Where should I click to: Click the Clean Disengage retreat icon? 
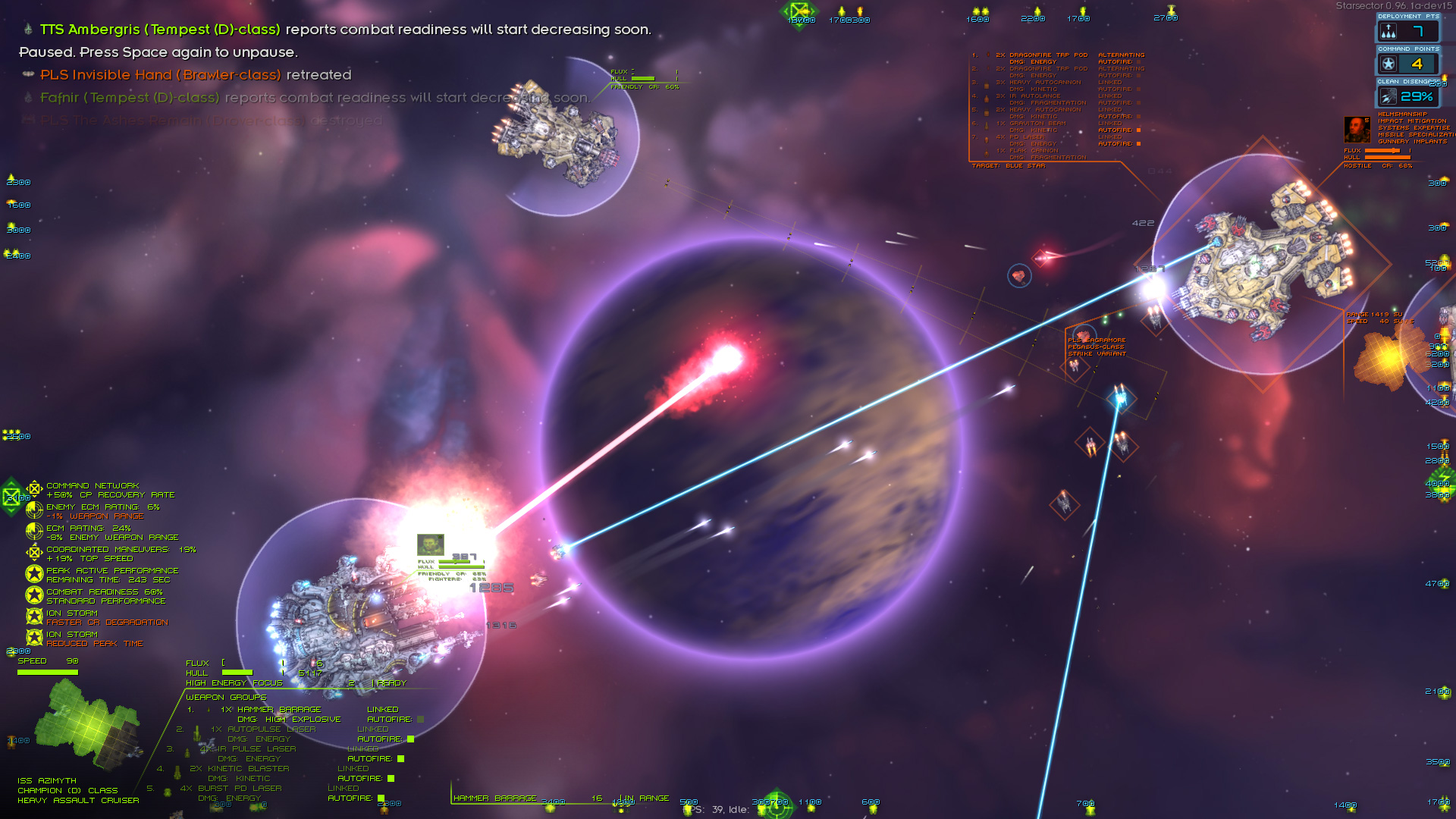point(1389,96)
